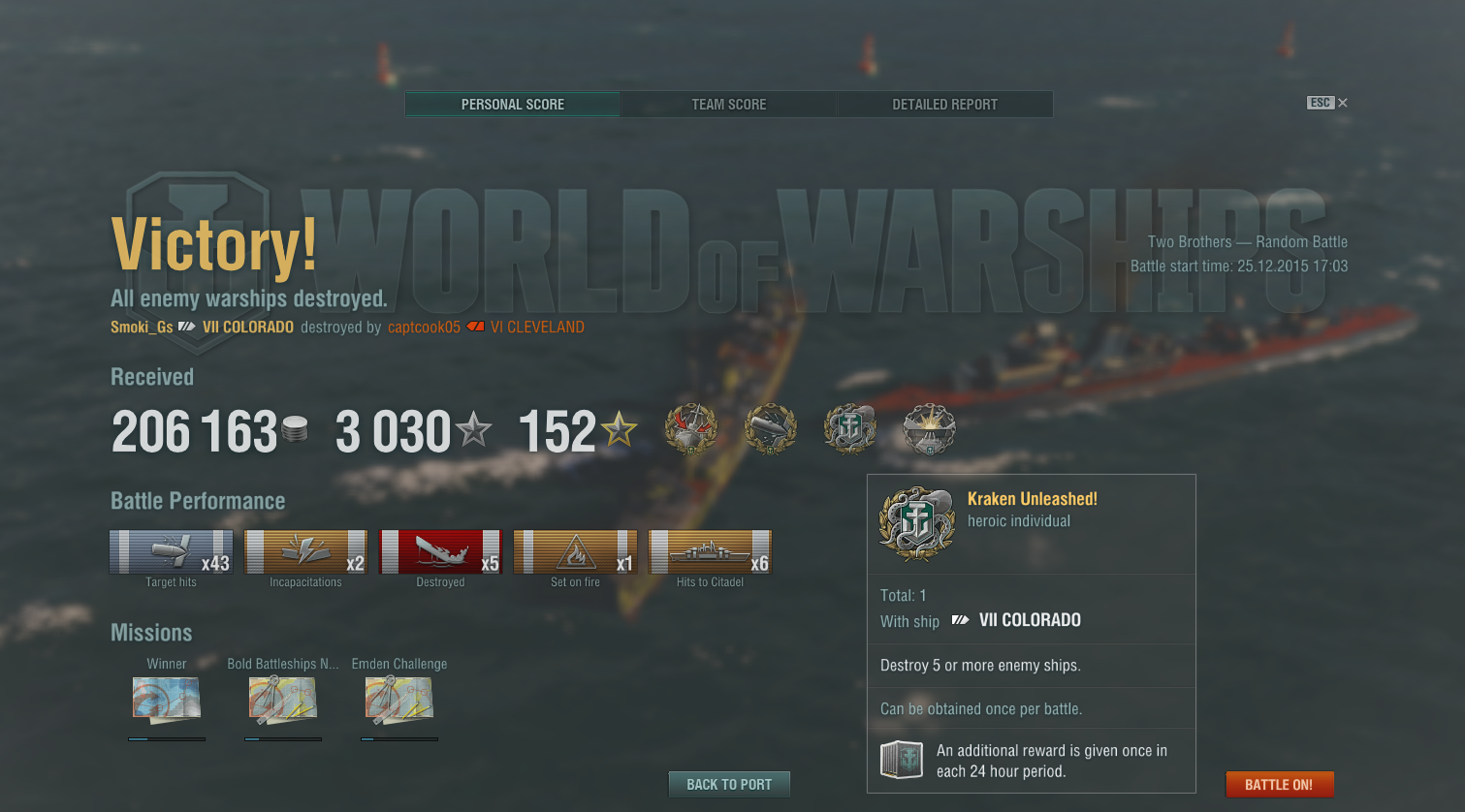The width and height of the screenshot is (1465, 812).
Task: View the Bold Battleships mission
Action: [283, 700]
